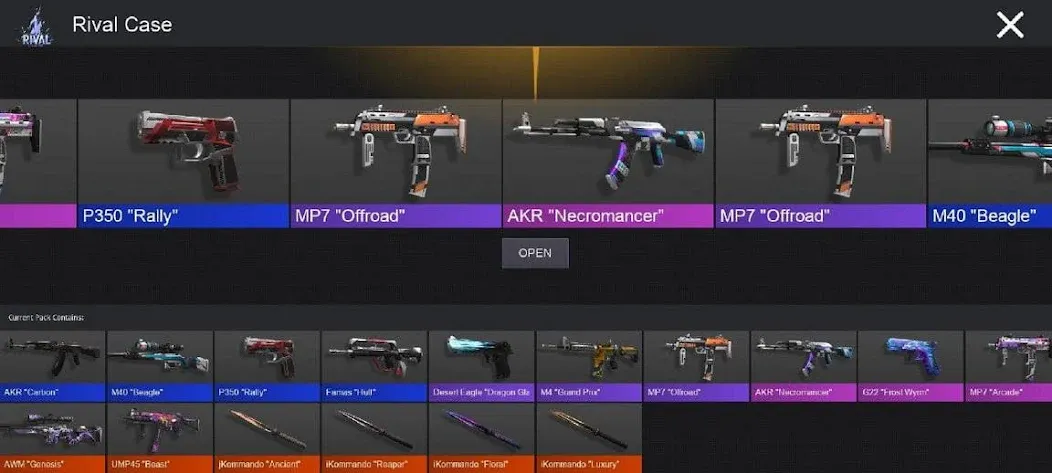
Task: Close the Rival Case screen
Action: coord(1010,25)
